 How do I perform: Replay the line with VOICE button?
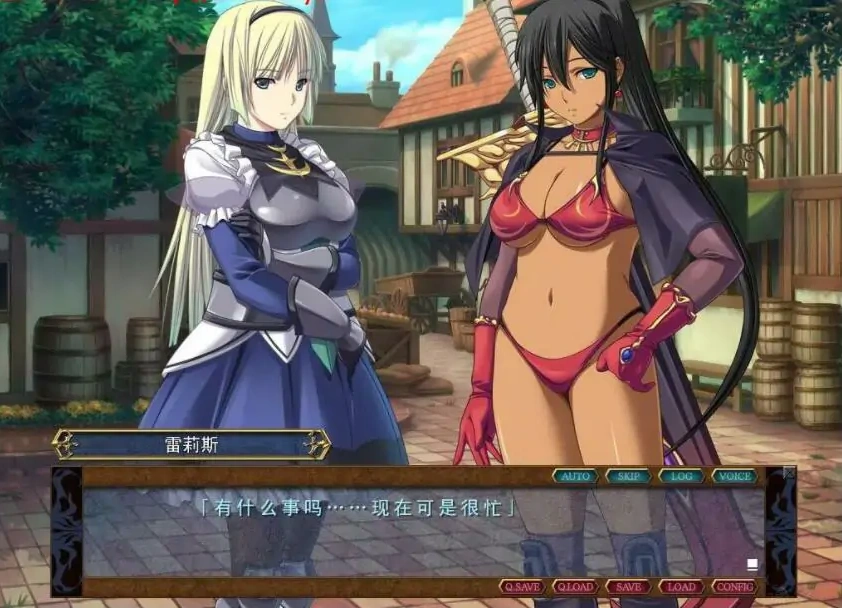[x=736, y=476]
